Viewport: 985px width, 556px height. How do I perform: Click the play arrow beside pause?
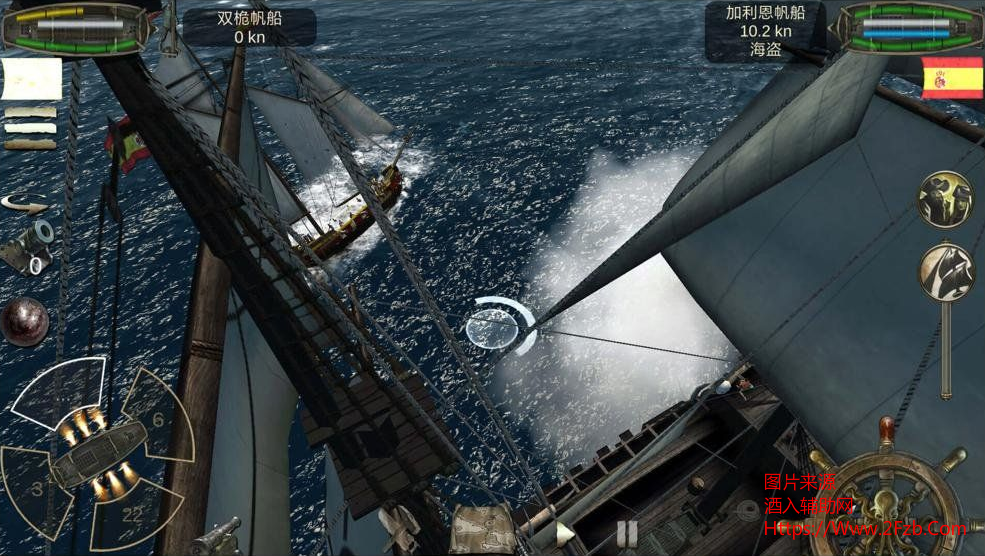564,534
